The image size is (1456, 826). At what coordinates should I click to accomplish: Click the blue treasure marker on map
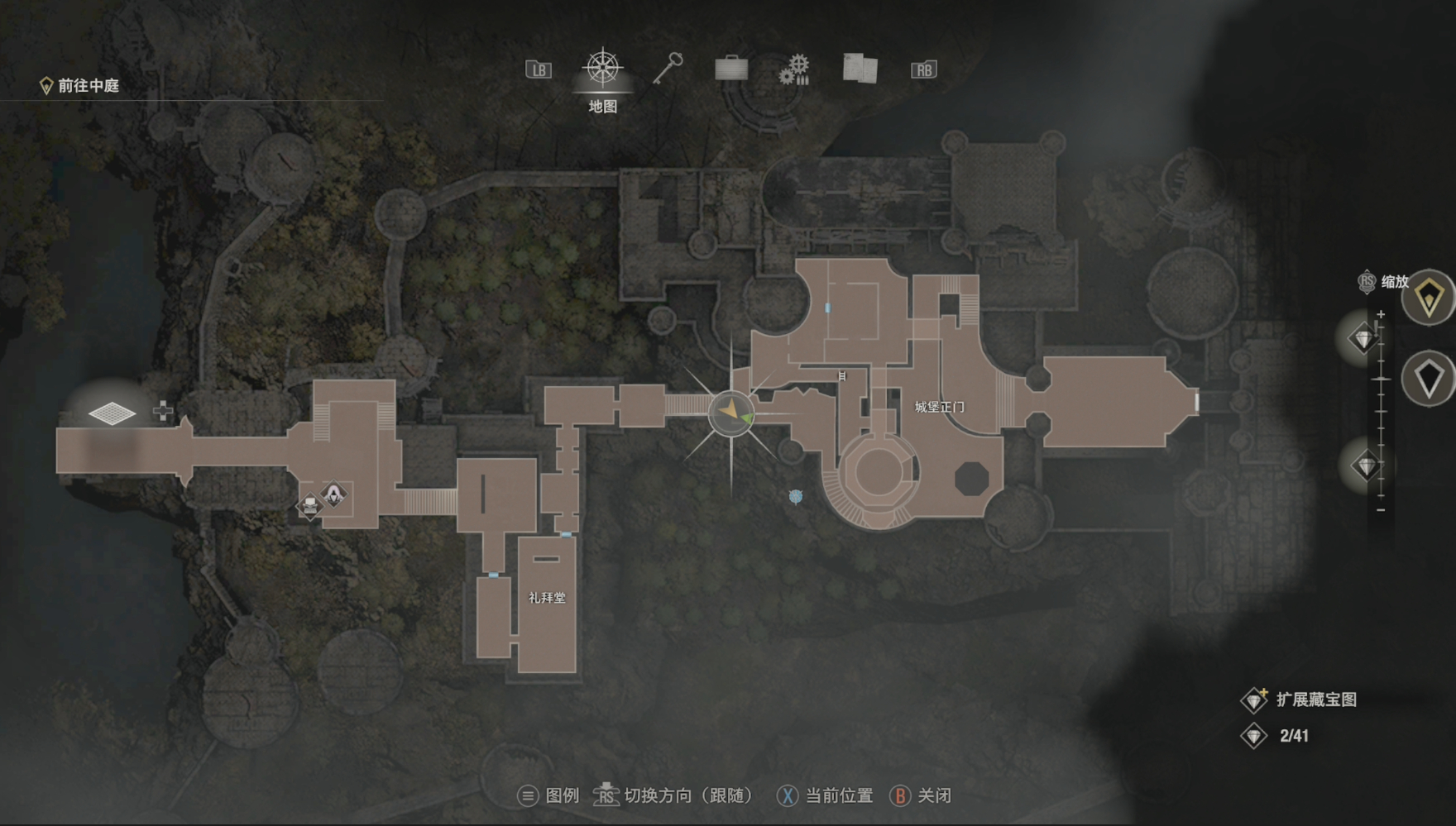point(796,496)
